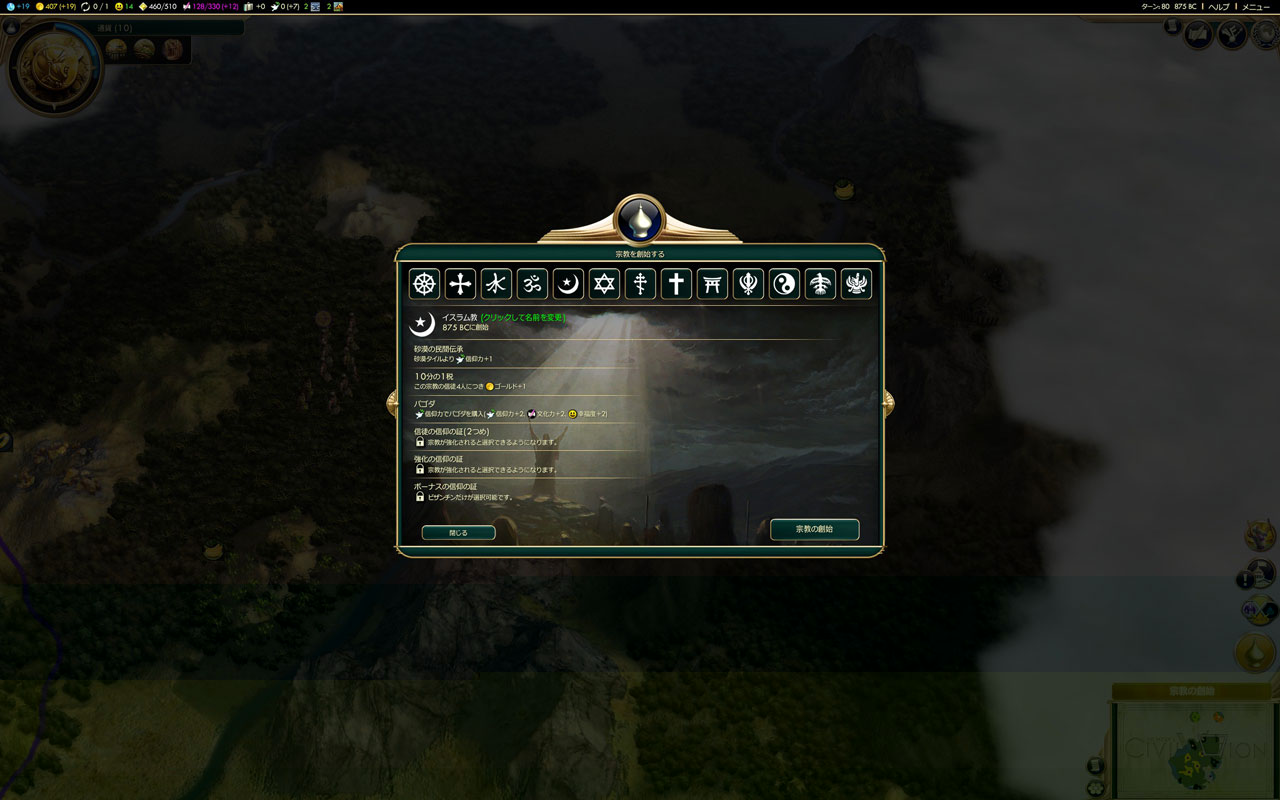Change the 砂漠の民間伝承 pantheon belief row
Screen dimensions: 1280x800
[520, 354]
